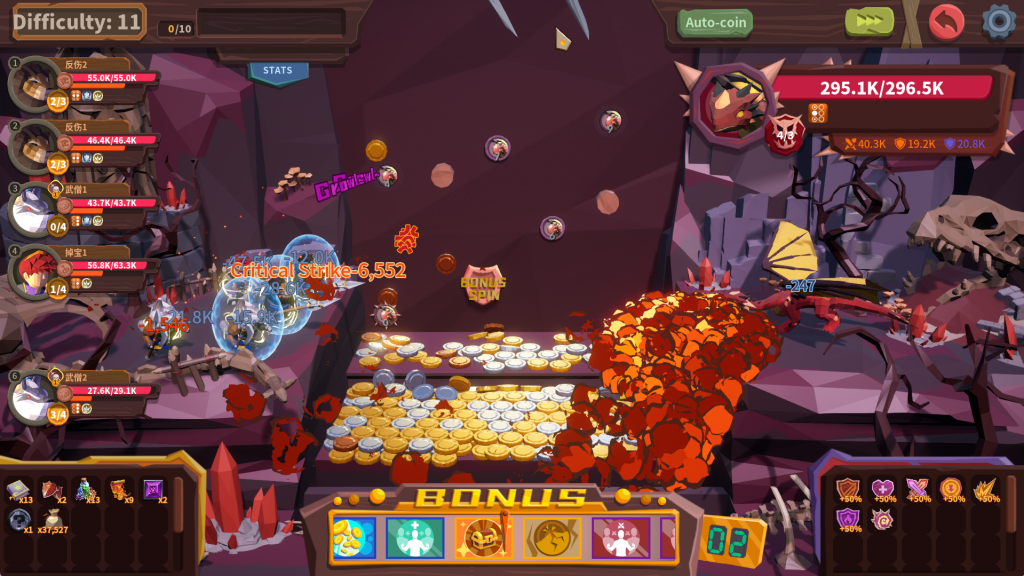Viewport: 1024px width, 576px height.
Task: Click the pink heart buff icon
Action: [882, 488]
